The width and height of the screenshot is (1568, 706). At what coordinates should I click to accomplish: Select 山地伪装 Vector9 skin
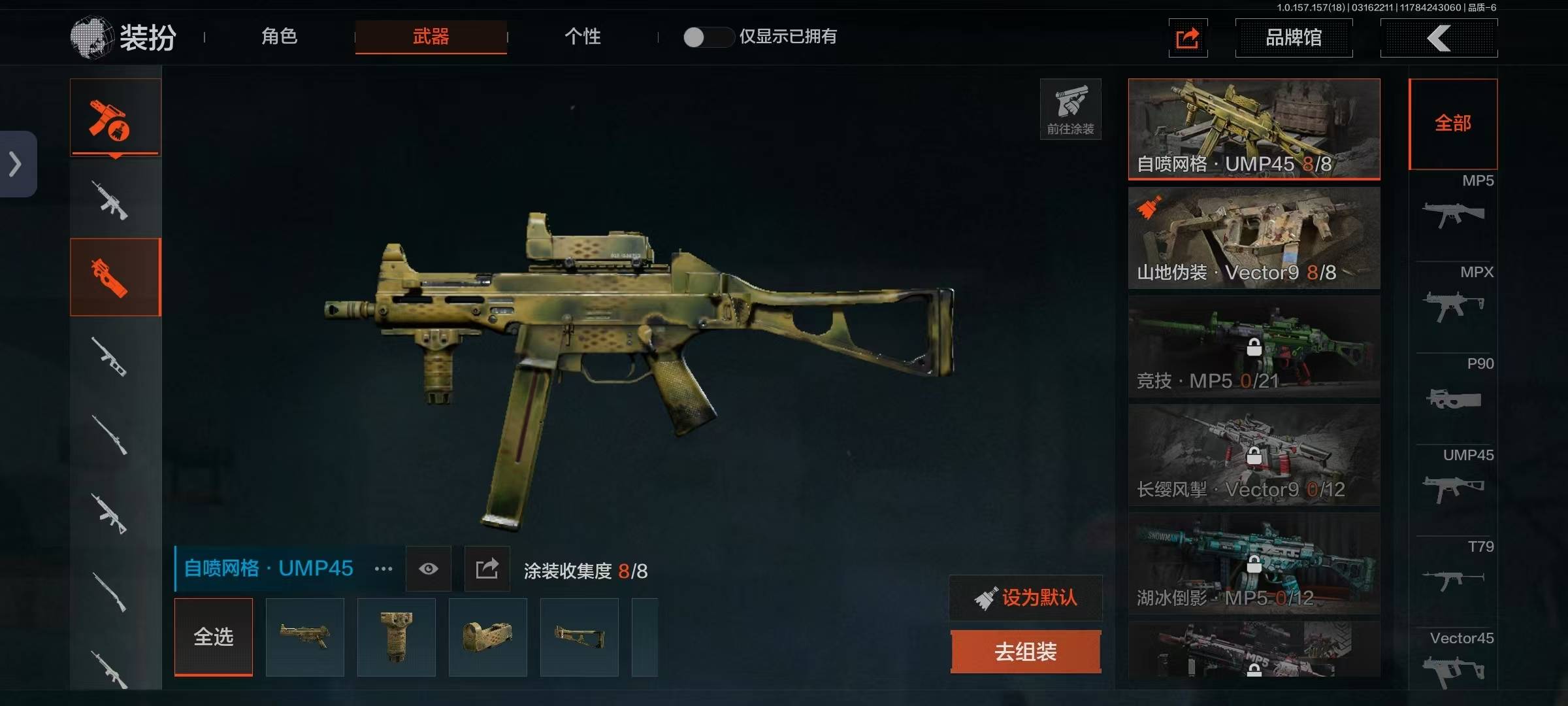(1254, 238)
